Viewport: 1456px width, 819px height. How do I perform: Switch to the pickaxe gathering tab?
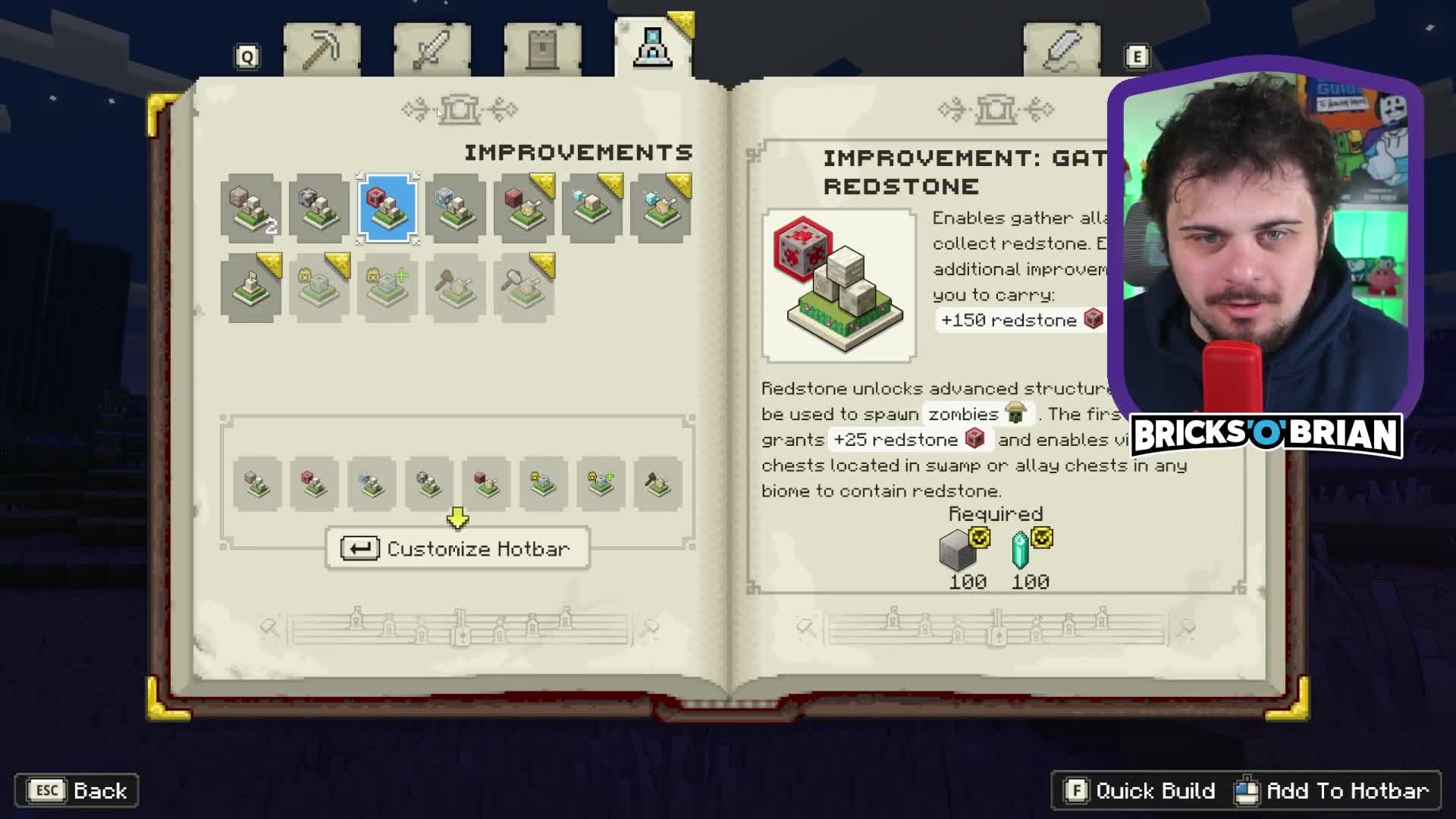tap(322, 50)
